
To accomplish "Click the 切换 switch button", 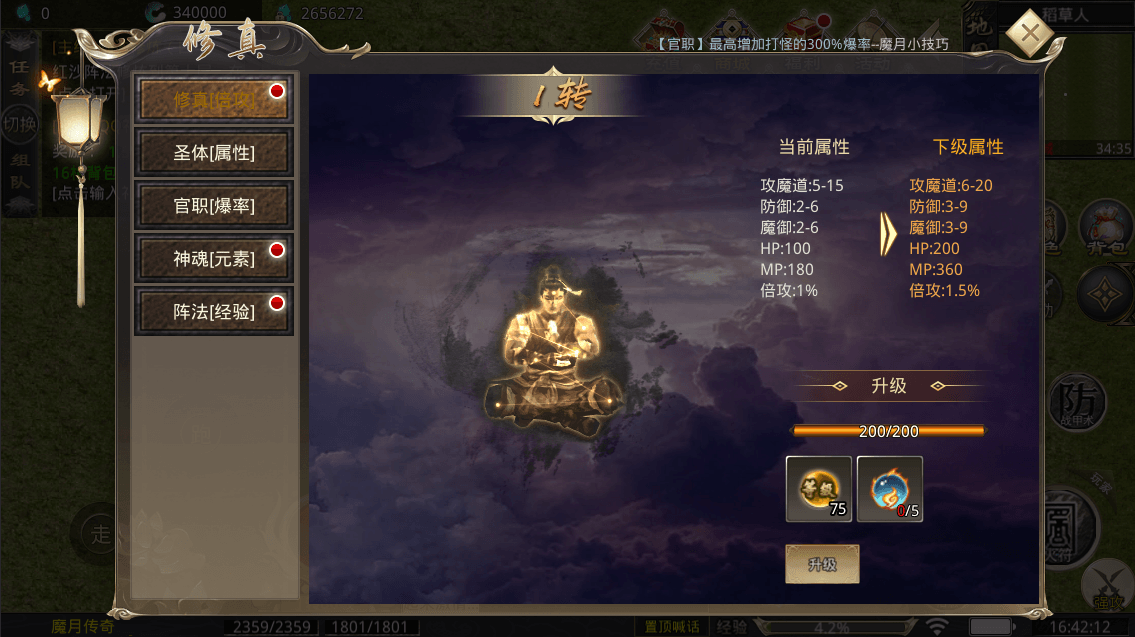I will coord(19,122).
